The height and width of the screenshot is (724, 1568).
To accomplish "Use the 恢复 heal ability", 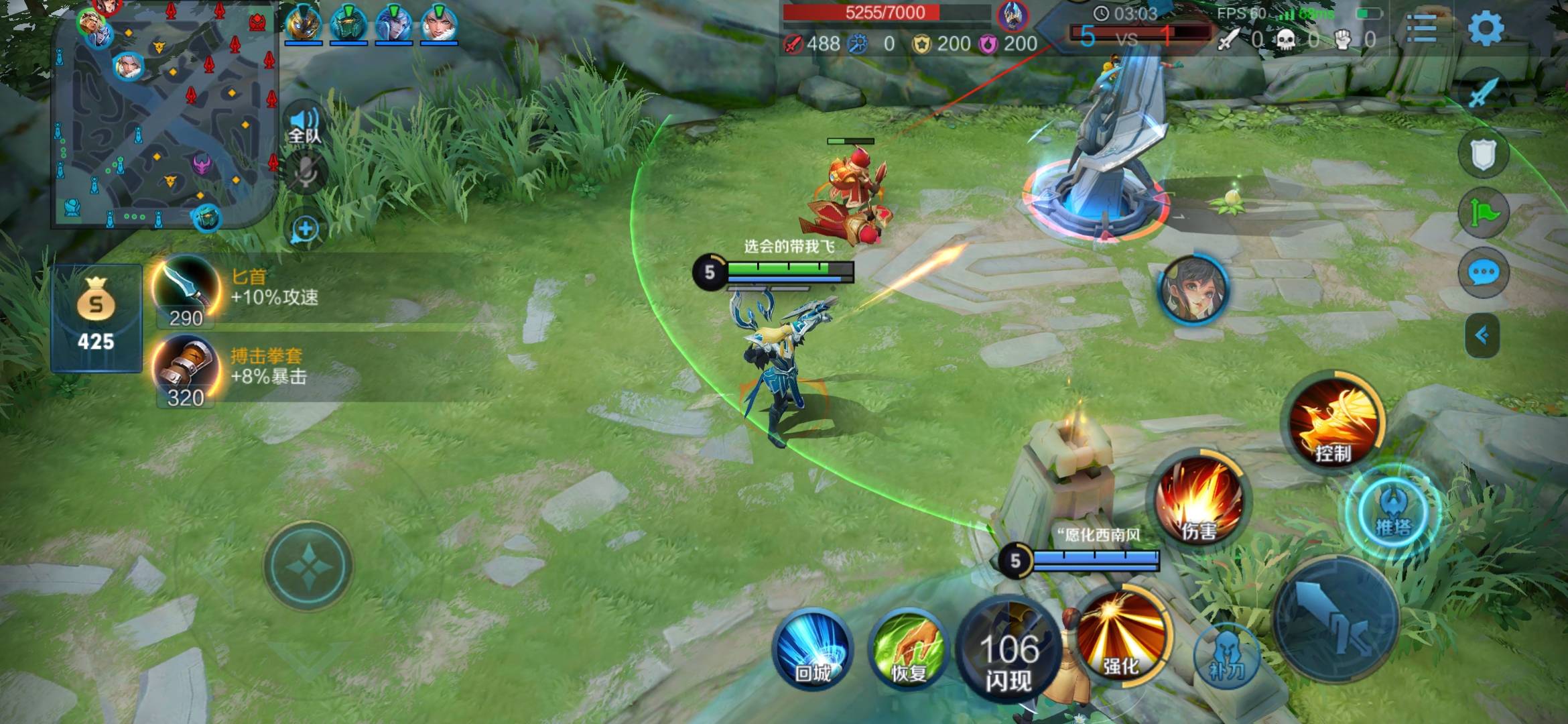I will pos(908,650).
